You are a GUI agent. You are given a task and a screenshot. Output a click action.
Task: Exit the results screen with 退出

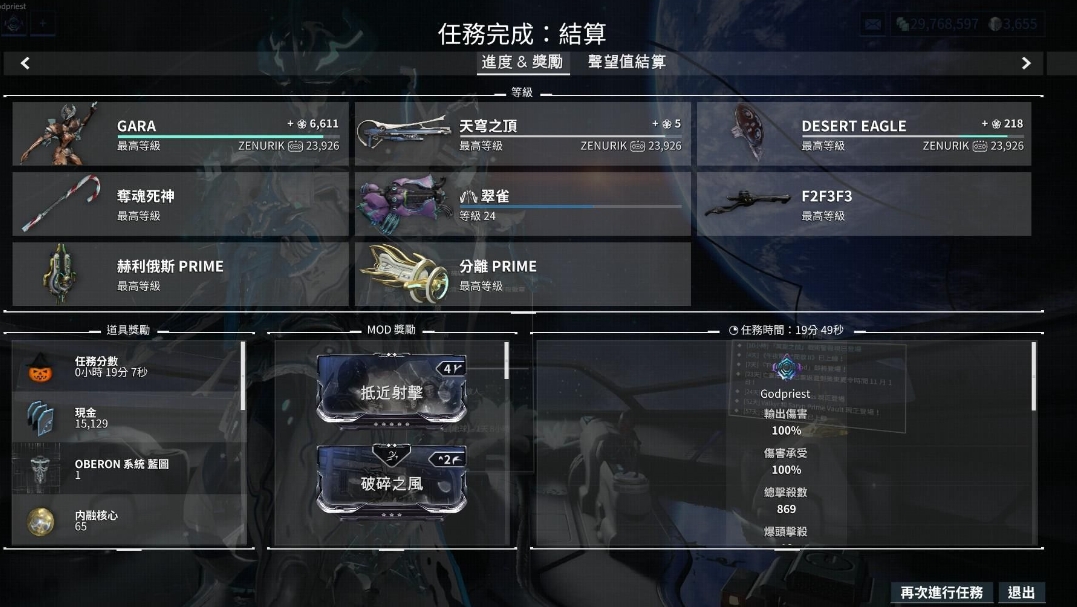click(x=1021, y=593)
